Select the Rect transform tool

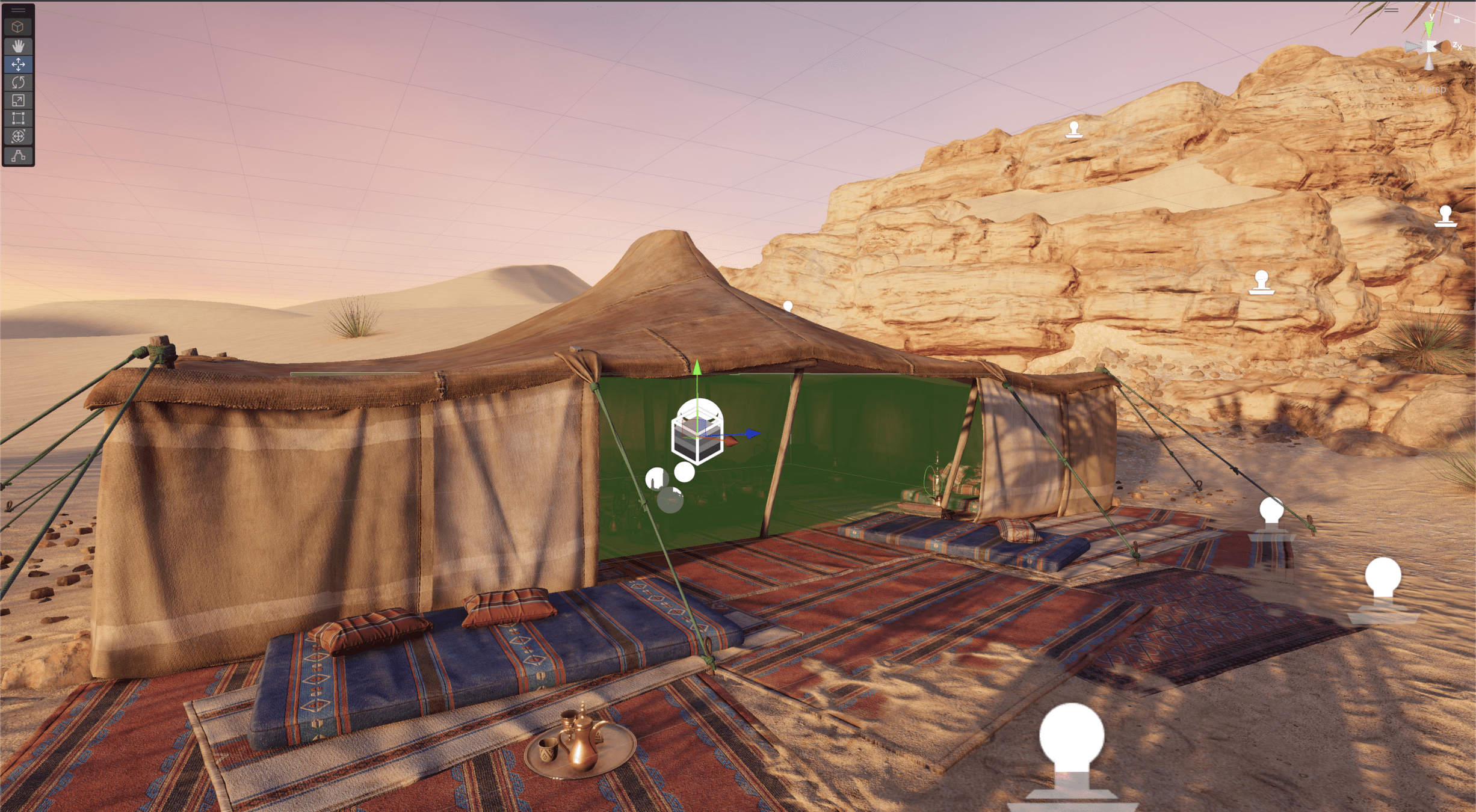click(18, 118)
